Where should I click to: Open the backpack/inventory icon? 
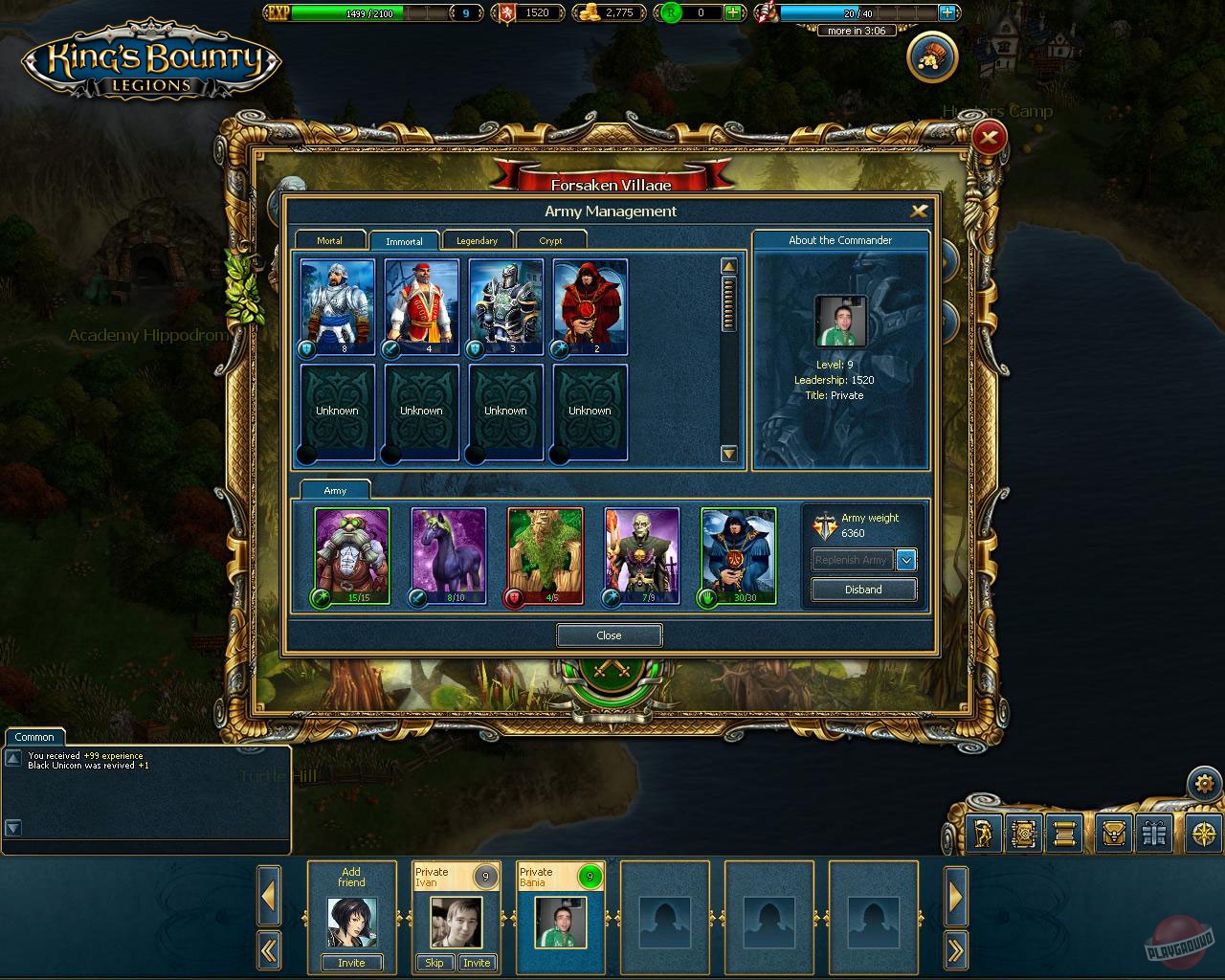[1114, 834]
